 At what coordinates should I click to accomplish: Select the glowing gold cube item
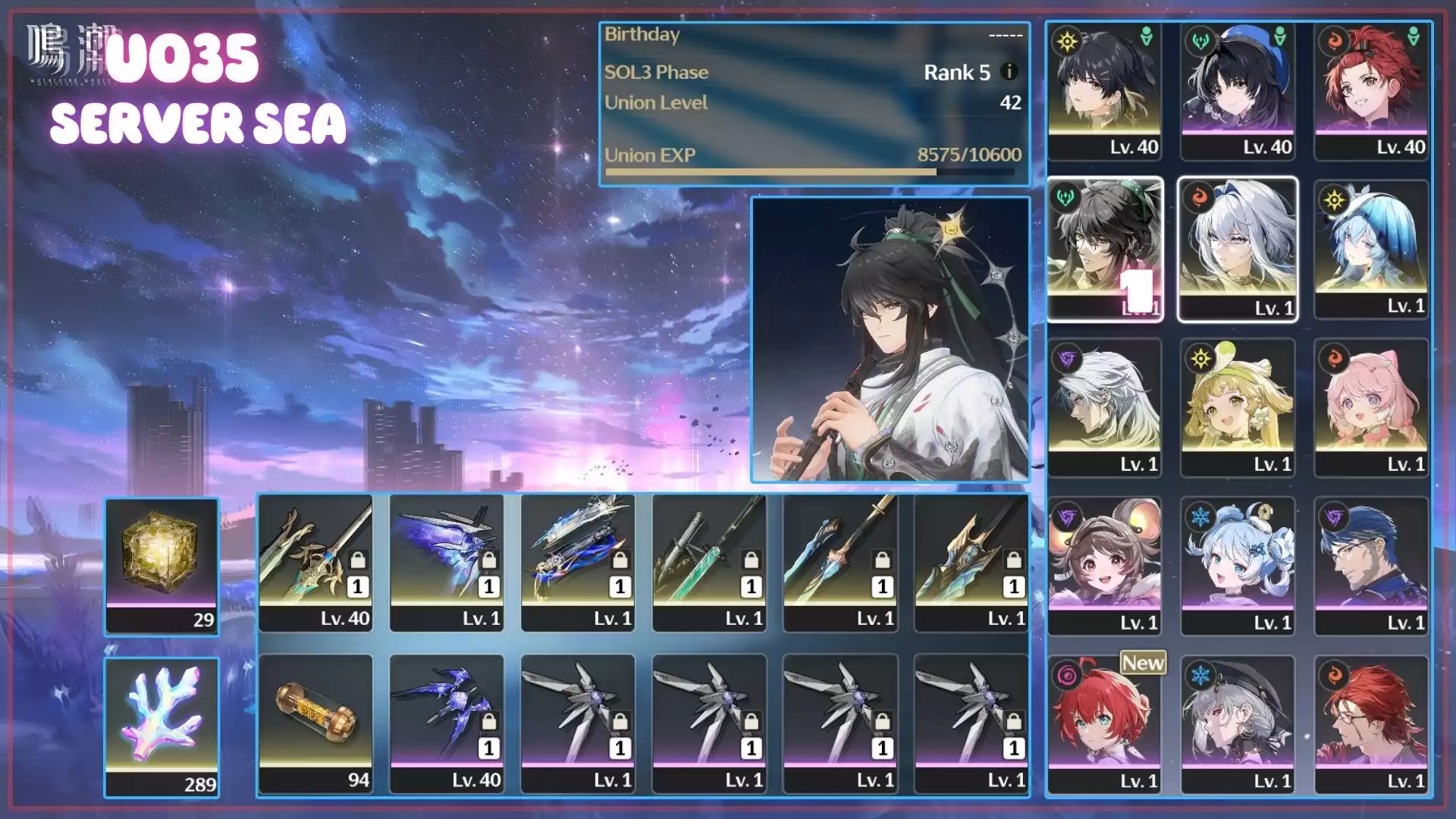pyautogui.click(x=162, y=566)
